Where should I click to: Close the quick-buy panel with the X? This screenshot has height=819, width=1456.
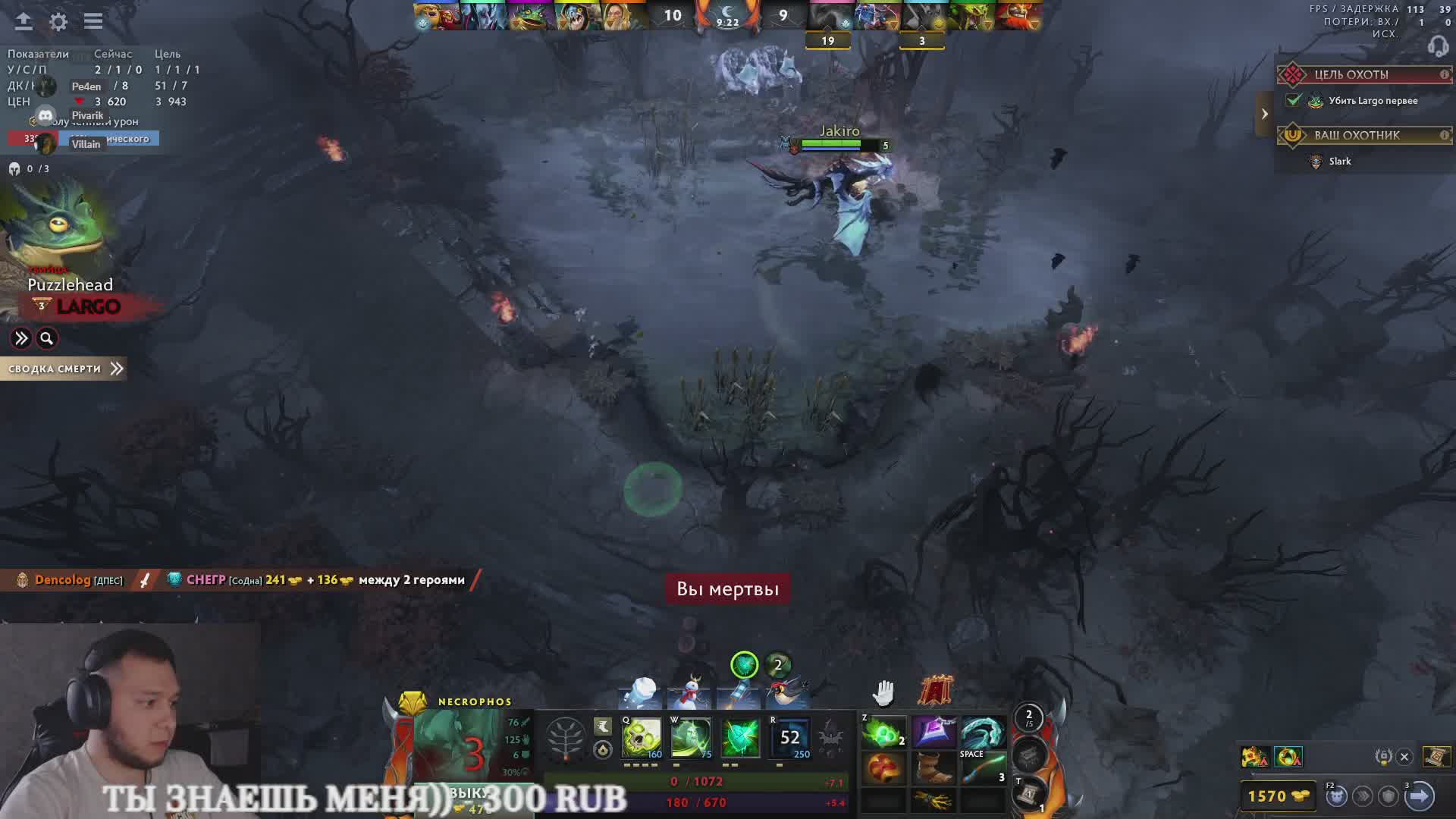[1404, 757]
